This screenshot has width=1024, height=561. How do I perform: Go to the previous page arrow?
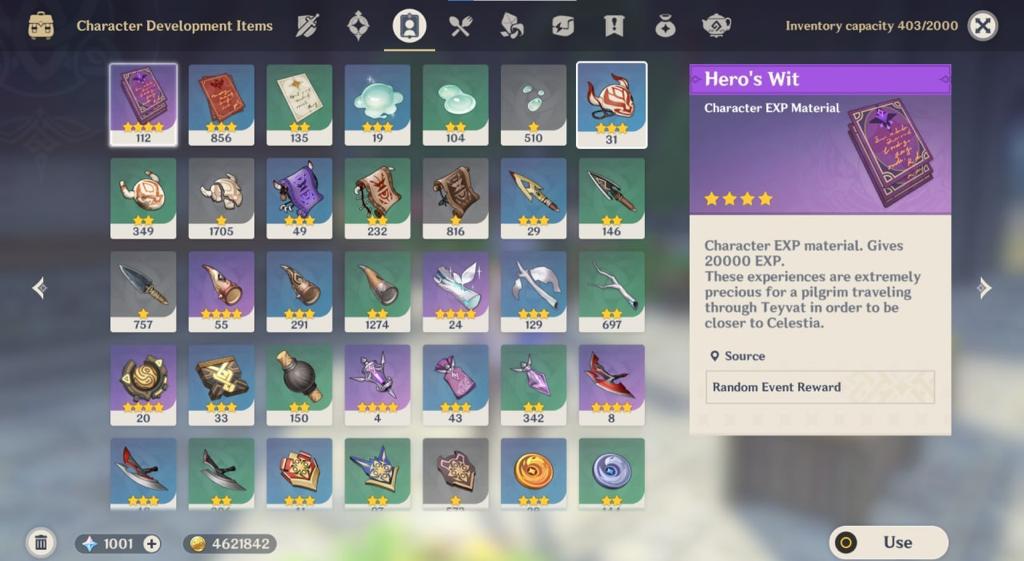39,288
